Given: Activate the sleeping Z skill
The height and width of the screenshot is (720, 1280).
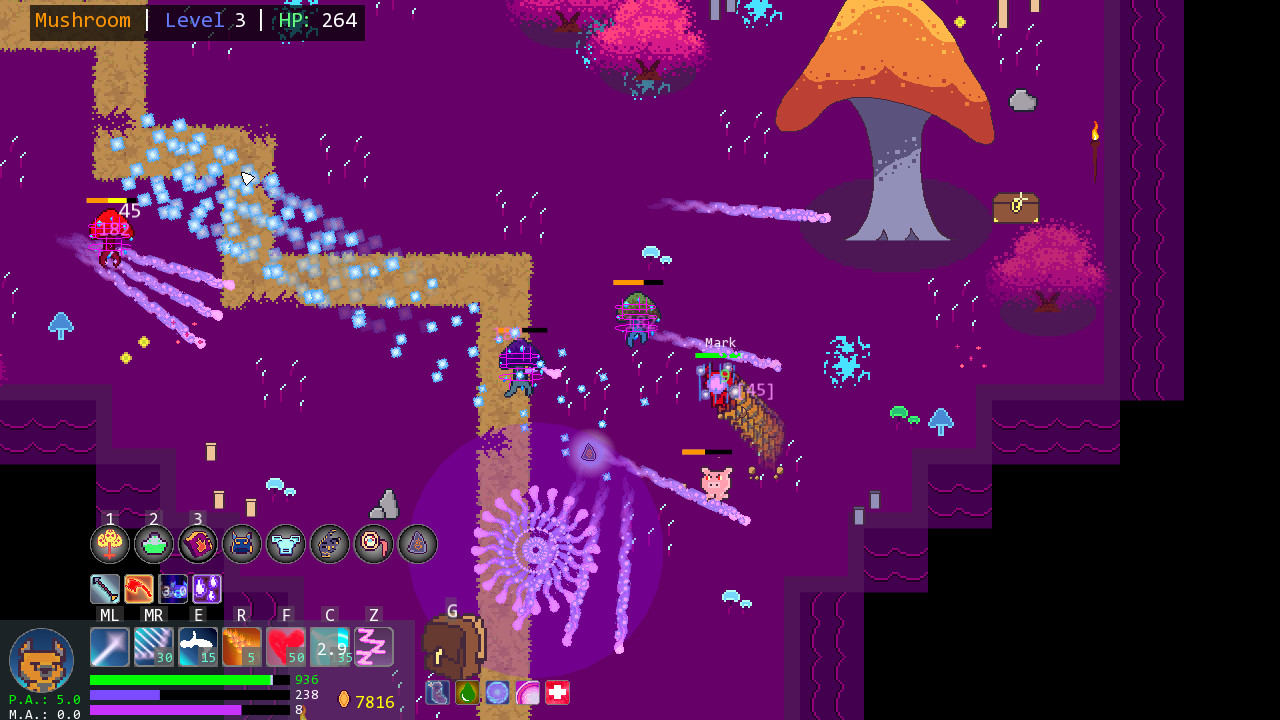Looking at the screenshot, I should click(x=374, y=646).
